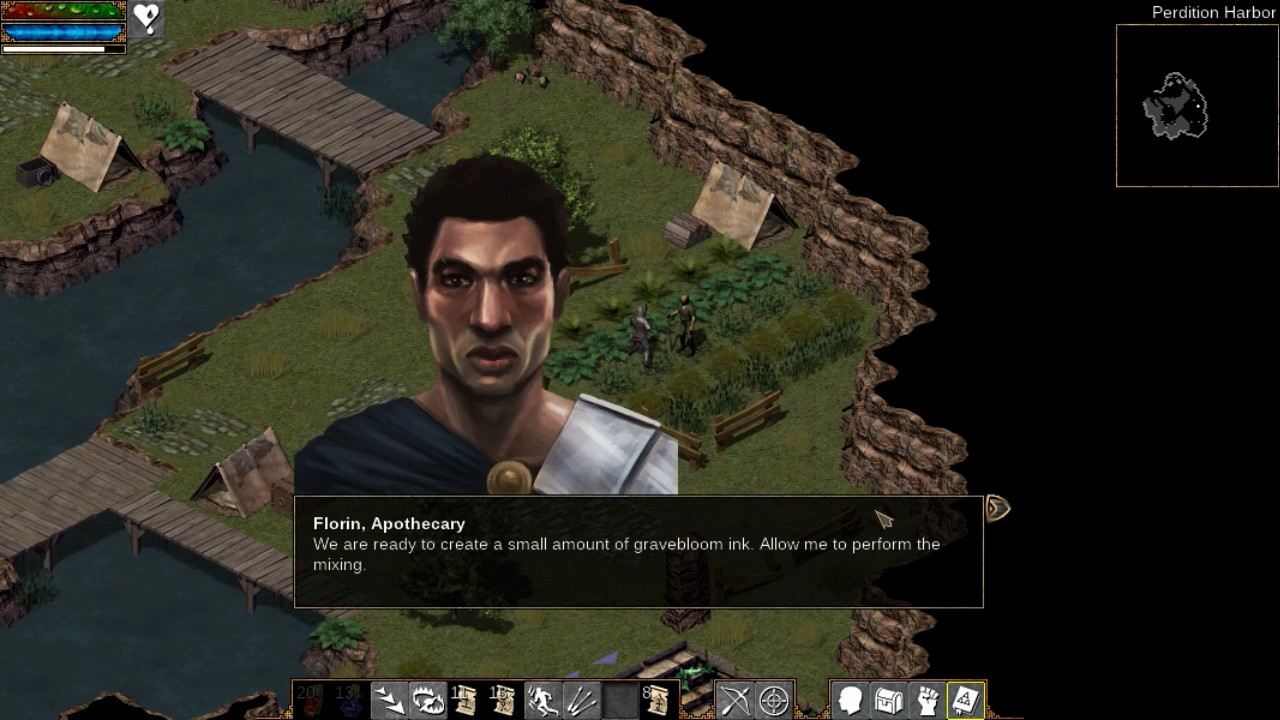Advance the dialogue with the arrow button
1280x720 pixels.
pos(997,509)
